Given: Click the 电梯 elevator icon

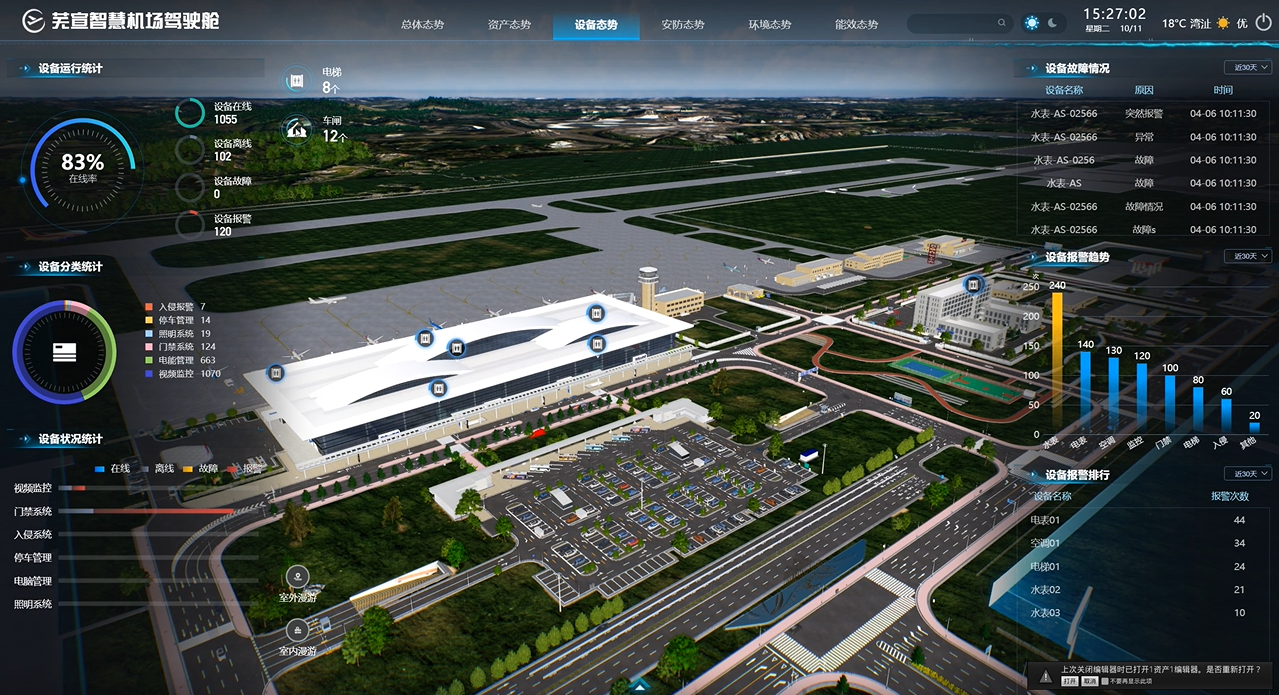Looking at the screenshot, I should tap(296, 80).
